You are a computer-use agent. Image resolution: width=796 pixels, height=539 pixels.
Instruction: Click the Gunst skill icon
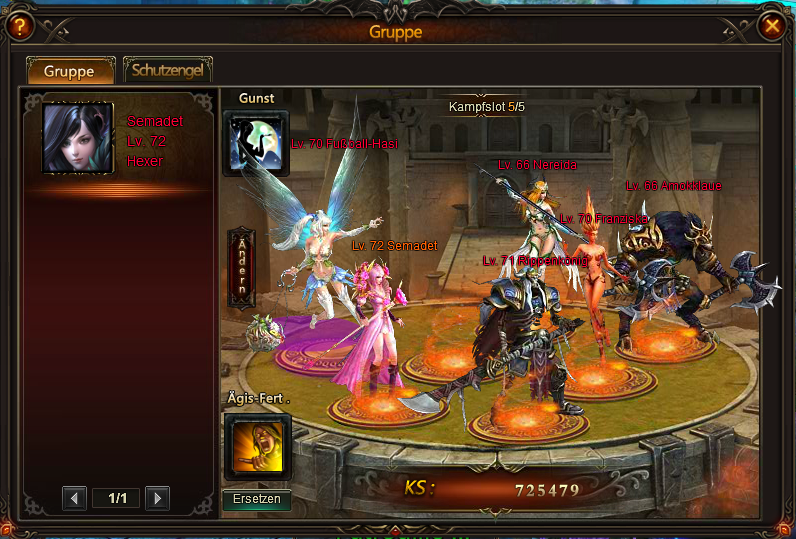click(256, 143)
